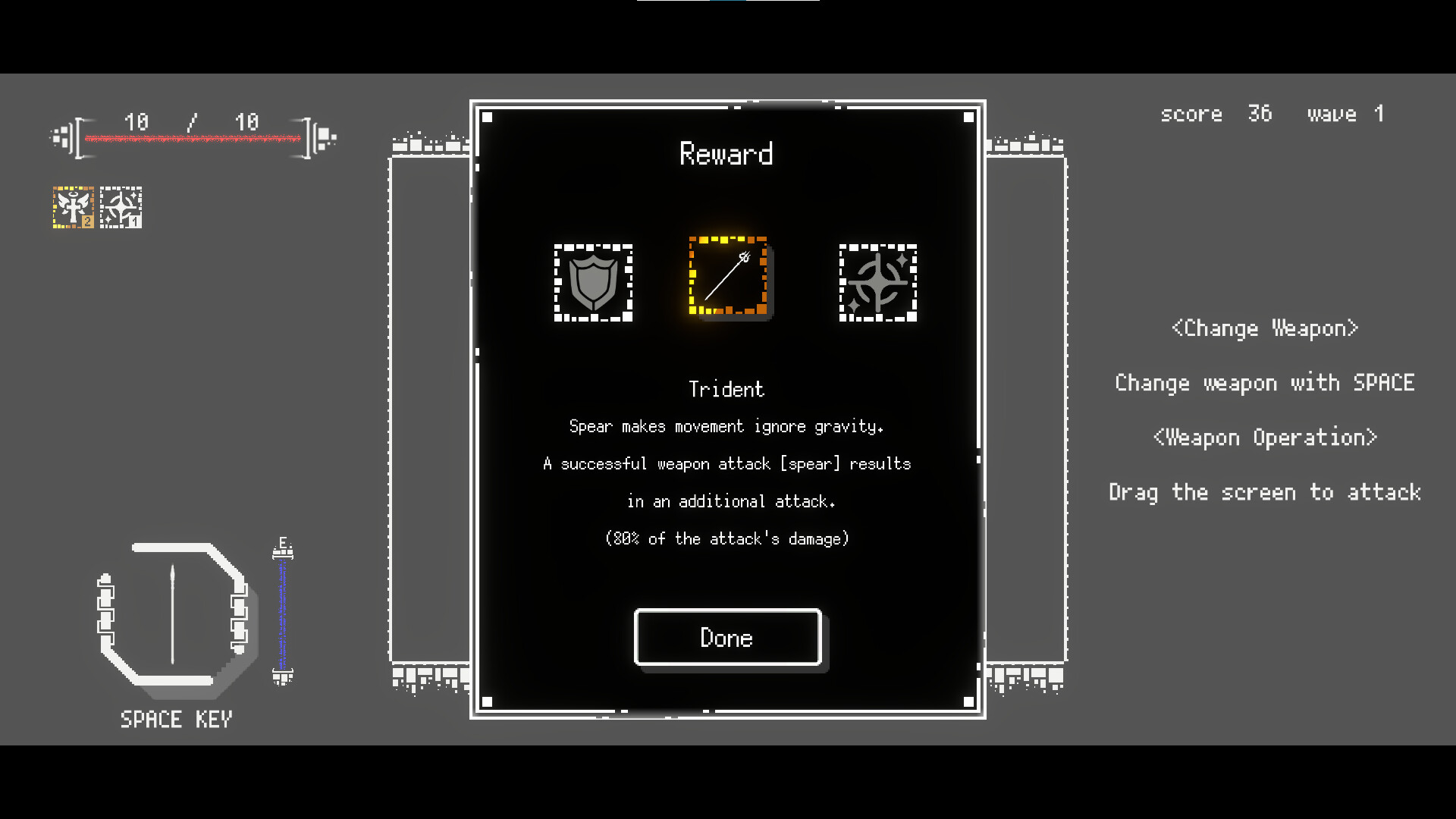Click the wave 1 indicator
Image resolution: width=1456 pixels, height=819 pixels.
(1346, 114)
